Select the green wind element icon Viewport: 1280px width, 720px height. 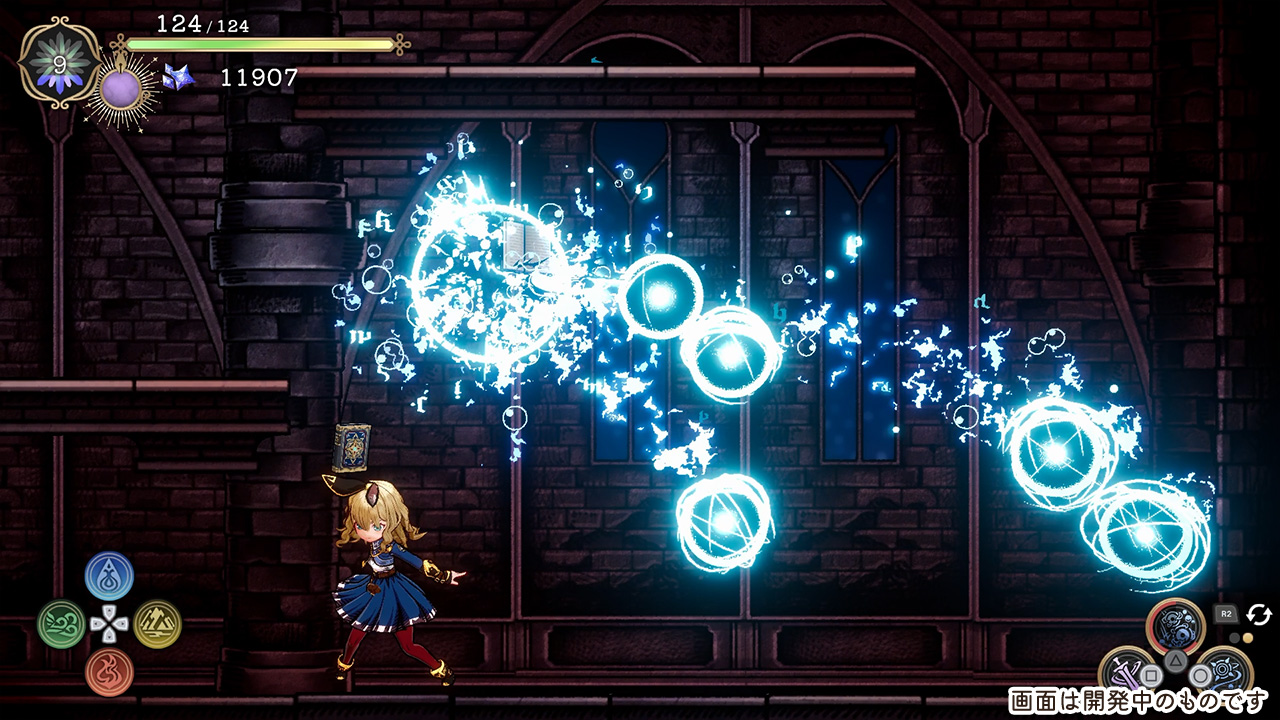(x=61, y=624)
